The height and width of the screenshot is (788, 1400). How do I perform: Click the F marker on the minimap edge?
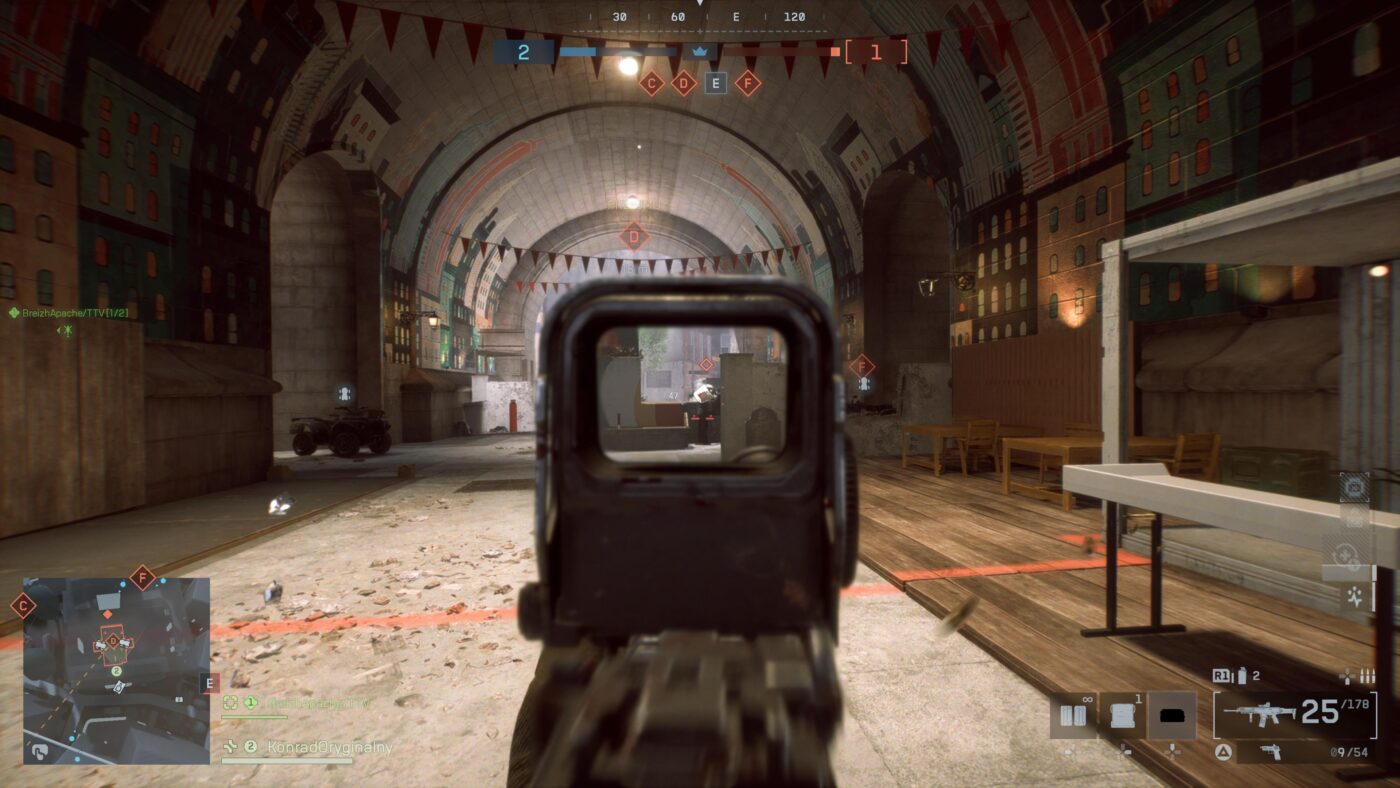pyautogui.click(x=143, y=577)
